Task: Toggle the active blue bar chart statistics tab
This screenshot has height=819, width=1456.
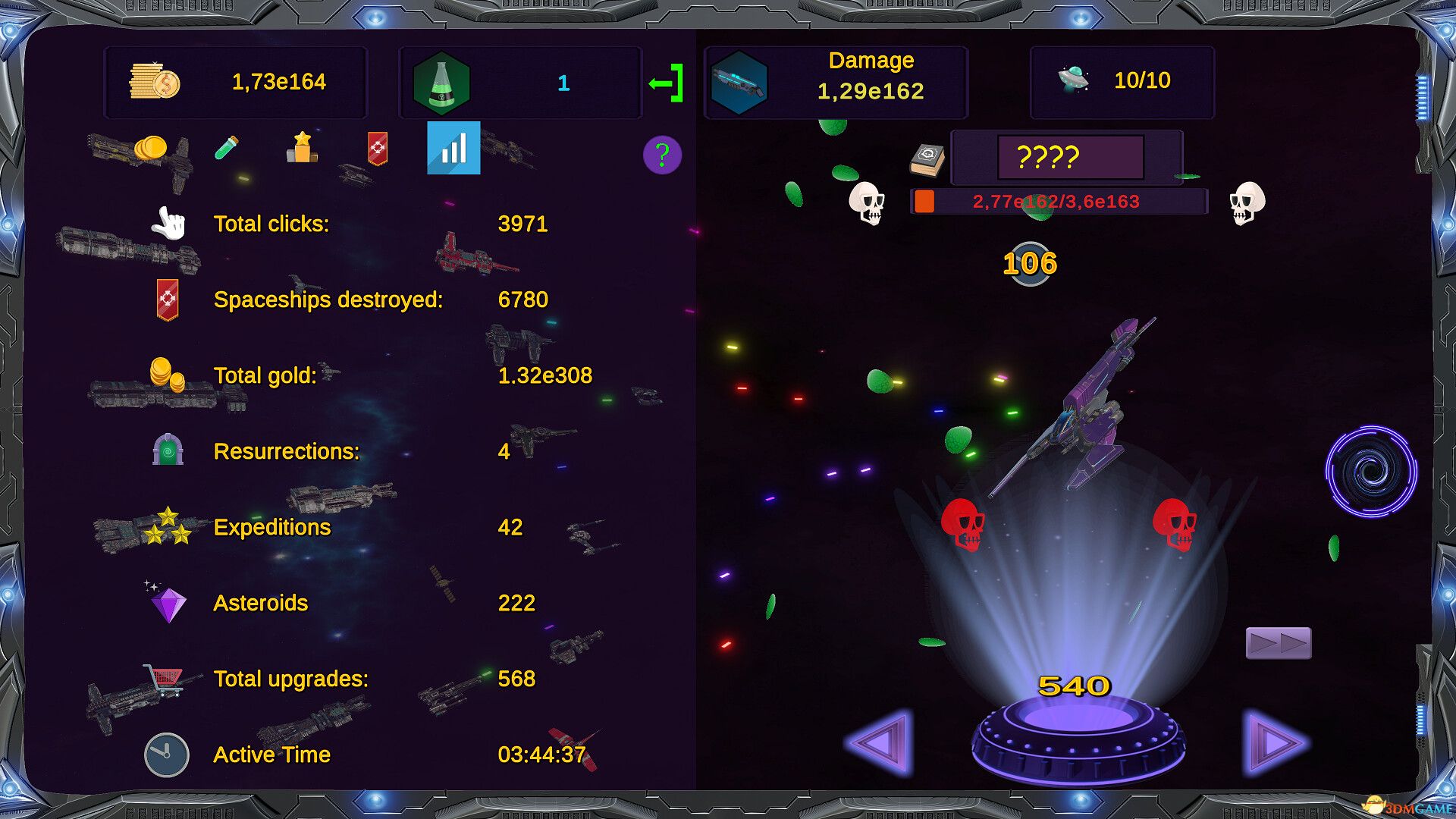Action: pyautogui.click(x=453, y=149)
